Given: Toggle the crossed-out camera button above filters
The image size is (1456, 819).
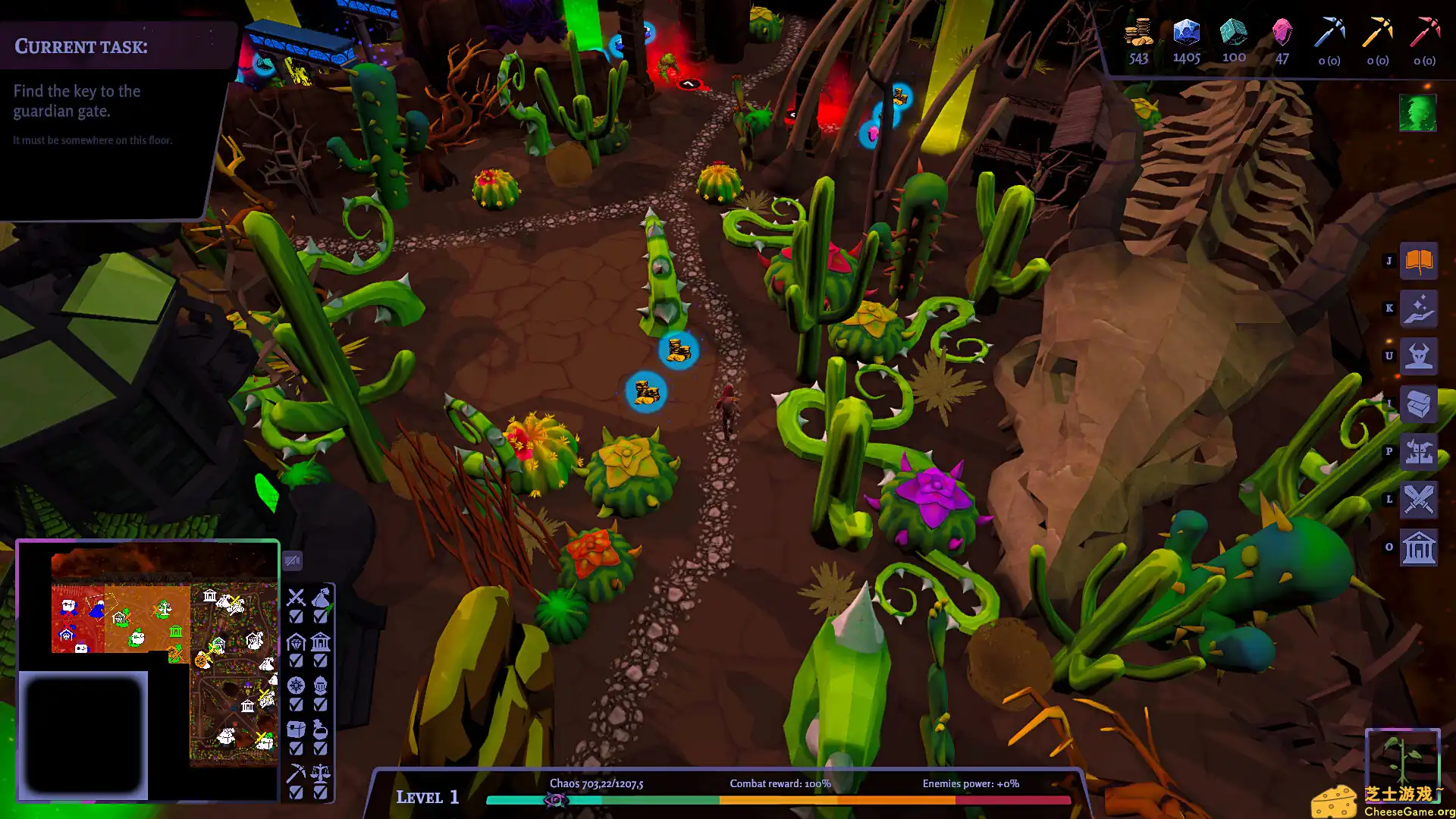Looking at the screenshot, I should pos(293,561).
